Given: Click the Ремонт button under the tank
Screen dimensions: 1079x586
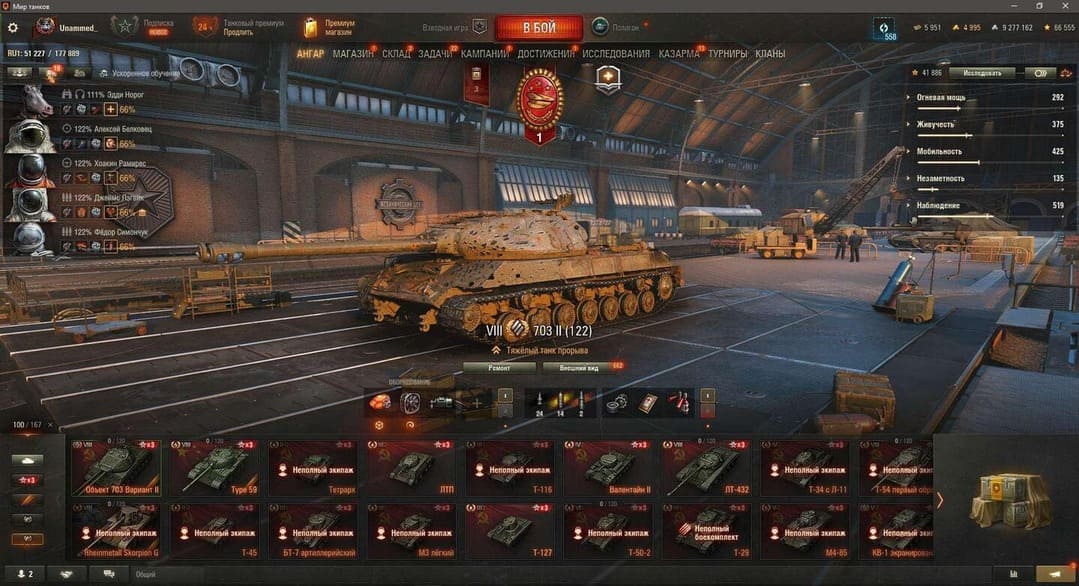Looking at the screenshot, I should click(499, 368).
